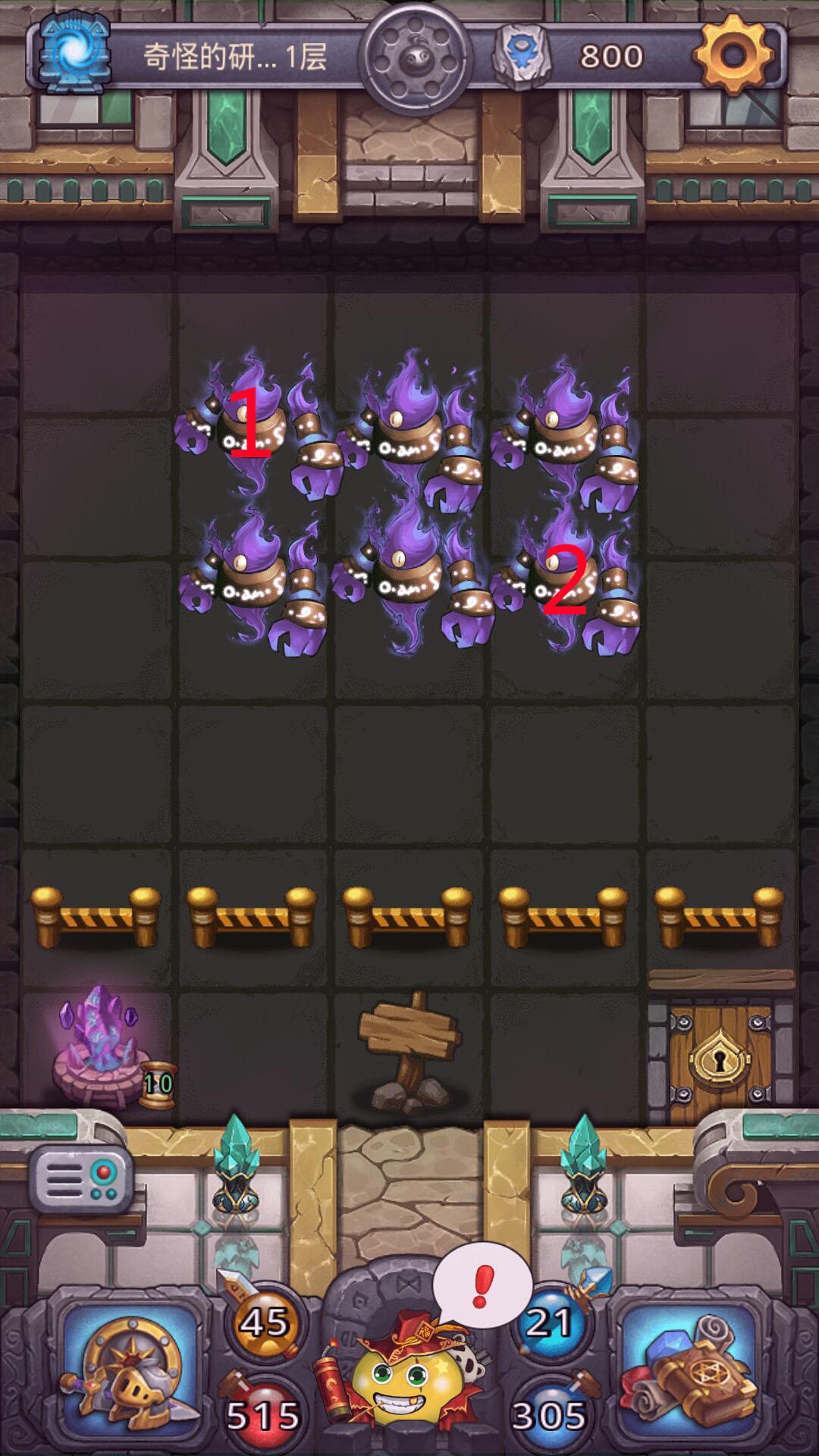Click the round stone wheel emblem
819x1456 pixels.
tap(415, 58)
